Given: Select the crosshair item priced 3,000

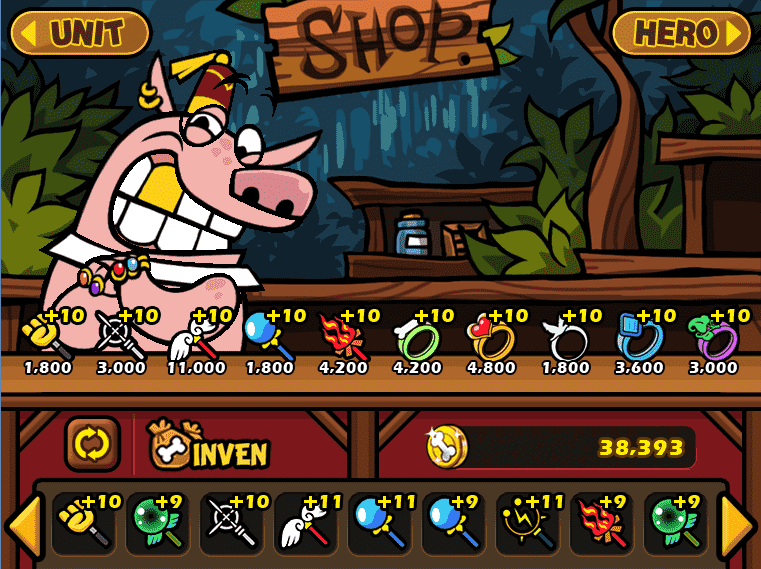Looking at the screenshot, I should coord(121,337).
